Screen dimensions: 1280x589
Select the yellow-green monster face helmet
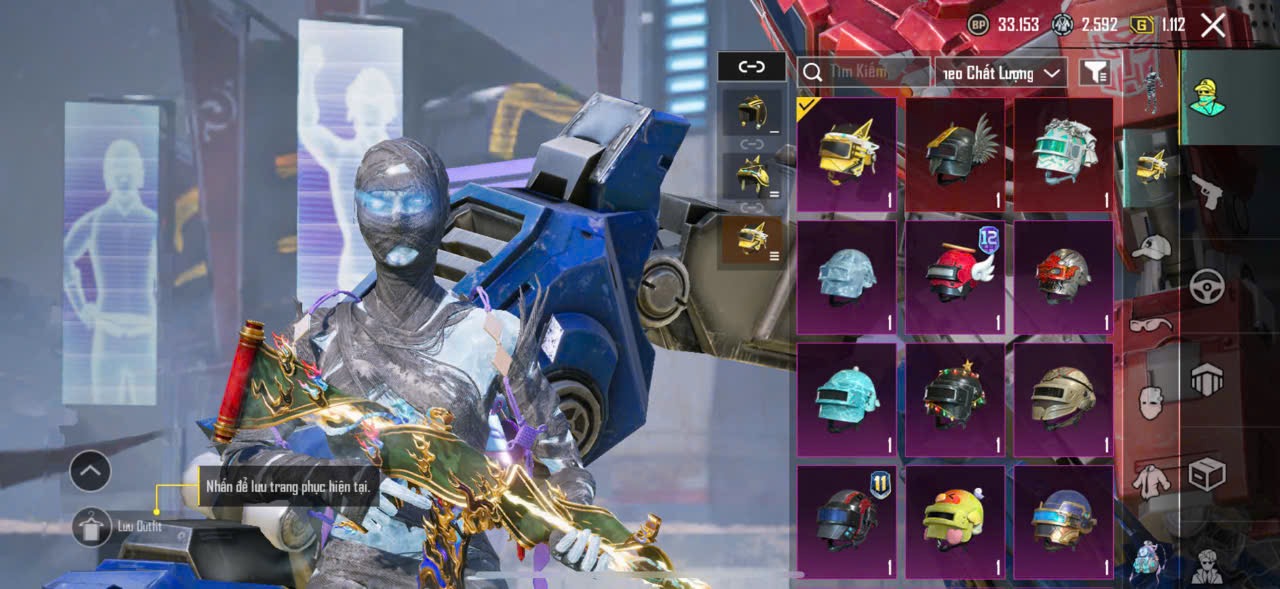pyautogui.click(x=955, y=521)
